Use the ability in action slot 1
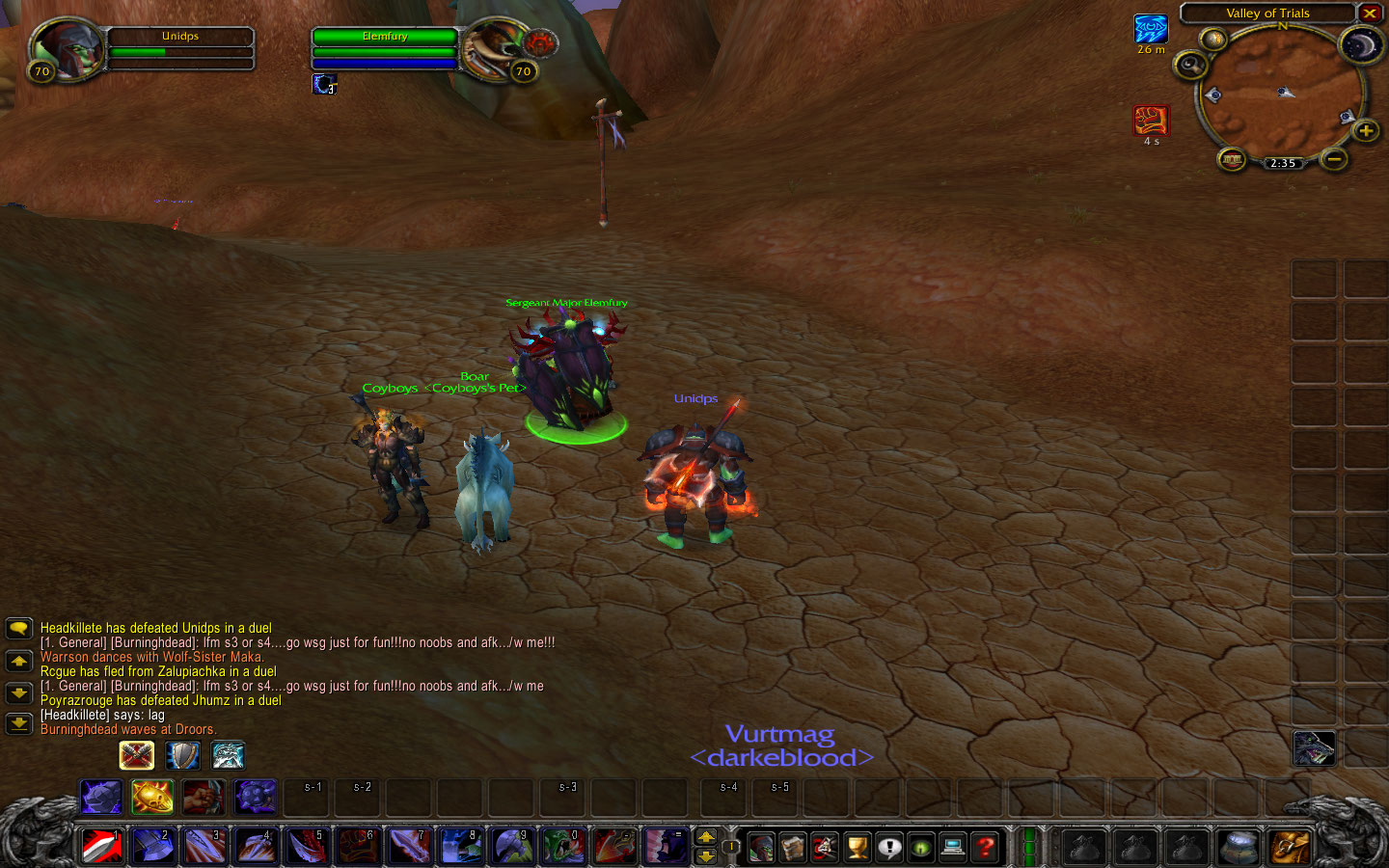 point(102,847)
